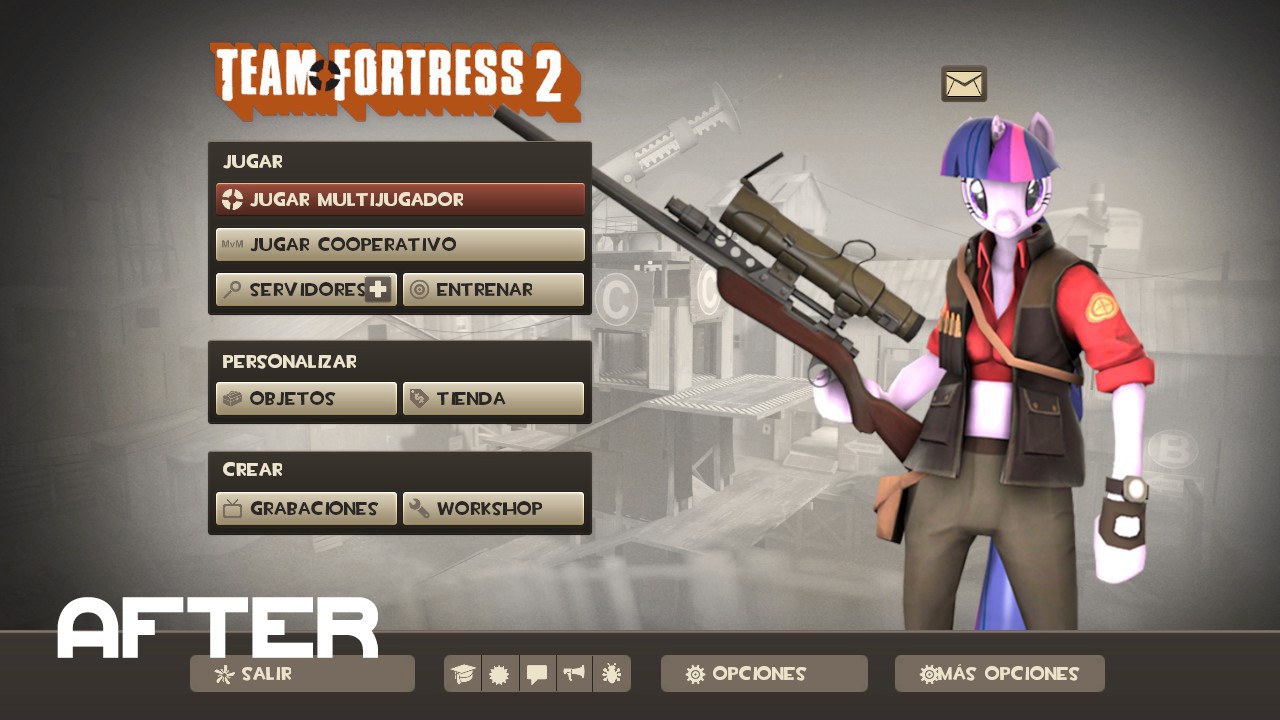The height and width of the screenshot is (720, 1280).
Task: Open MÁS OPCIONES advanced settings
Action: point(999,673)
